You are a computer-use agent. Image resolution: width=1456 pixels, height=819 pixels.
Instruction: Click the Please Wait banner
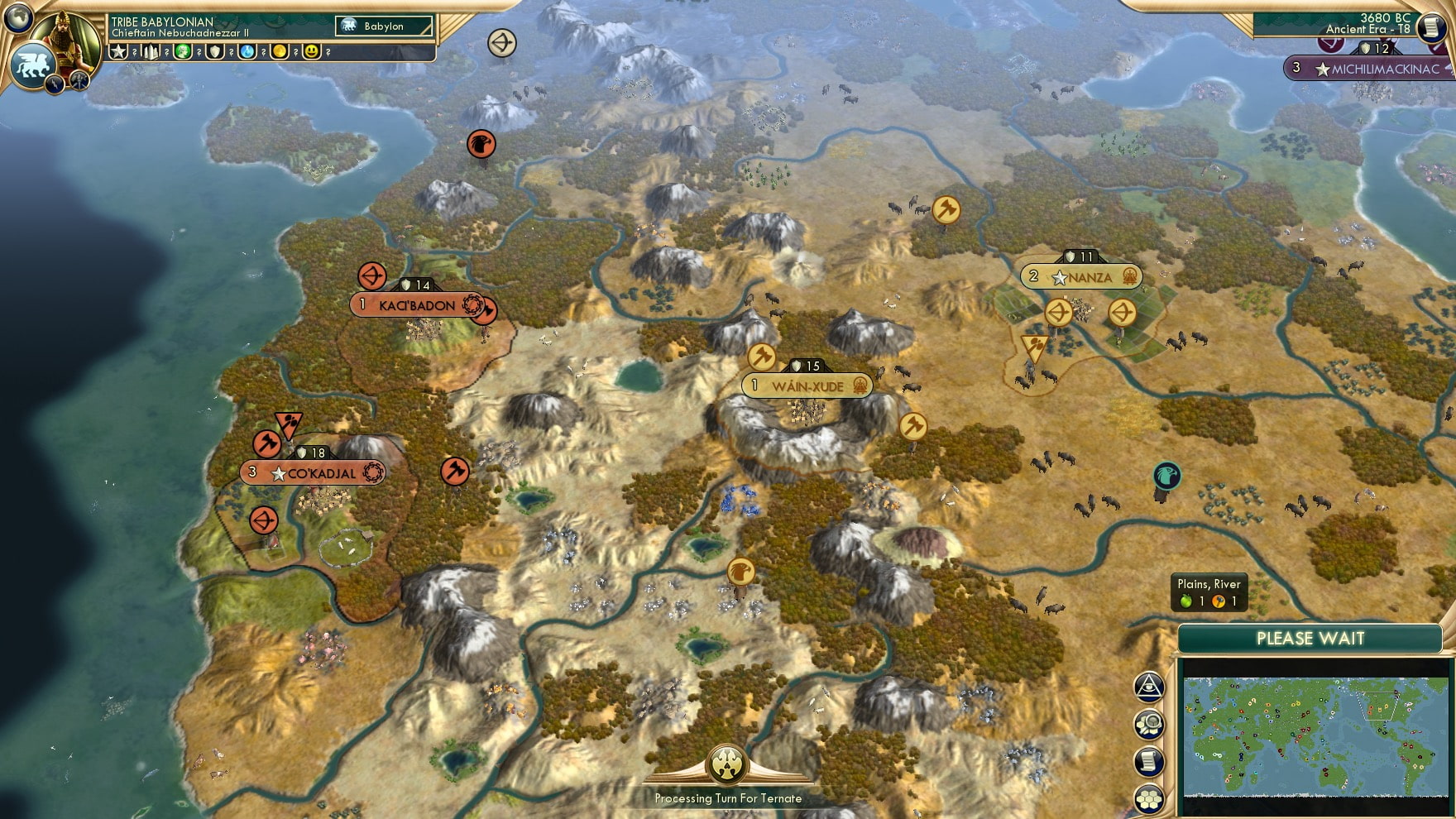coord(1310,638)
